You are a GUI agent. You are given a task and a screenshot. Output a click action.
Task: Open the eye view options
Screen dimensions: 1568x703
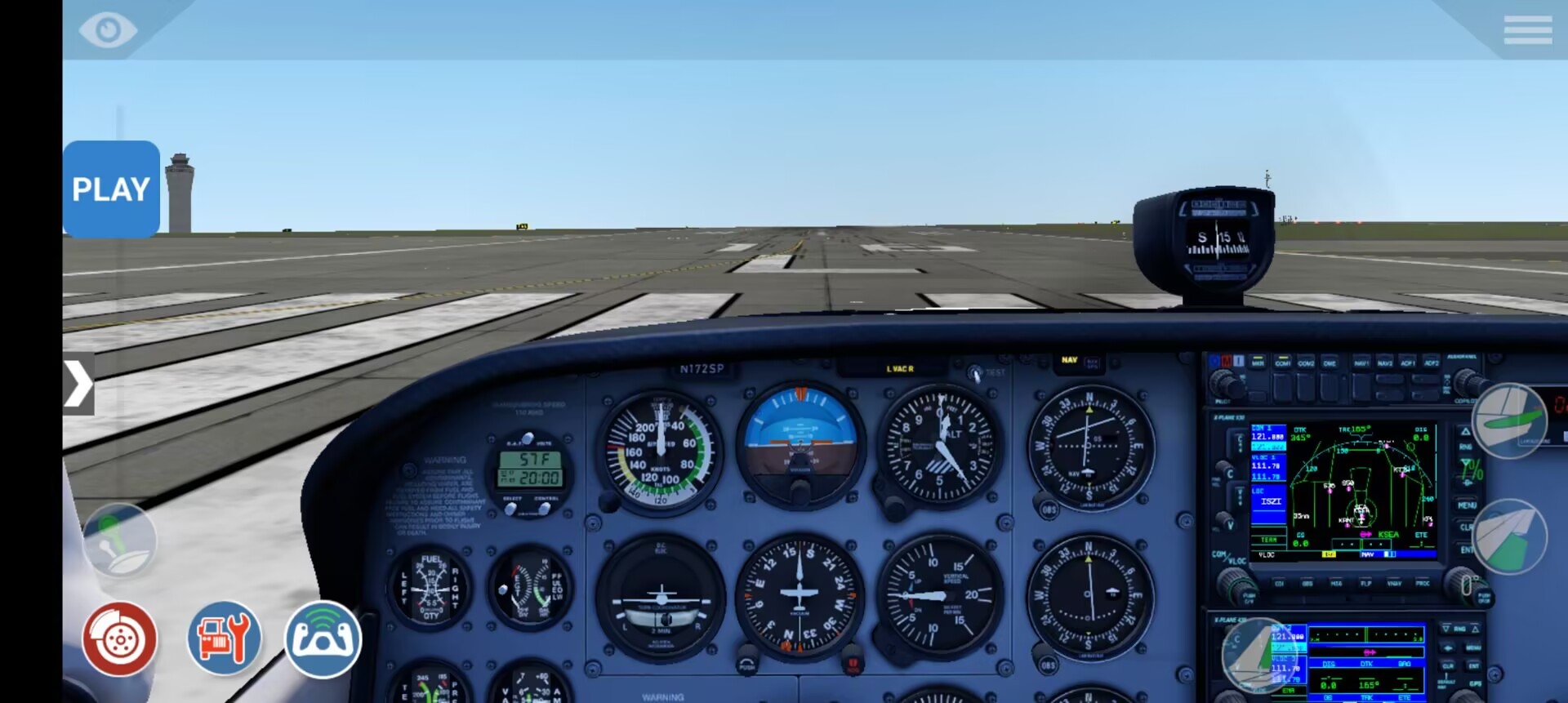(x=108, y=30)
